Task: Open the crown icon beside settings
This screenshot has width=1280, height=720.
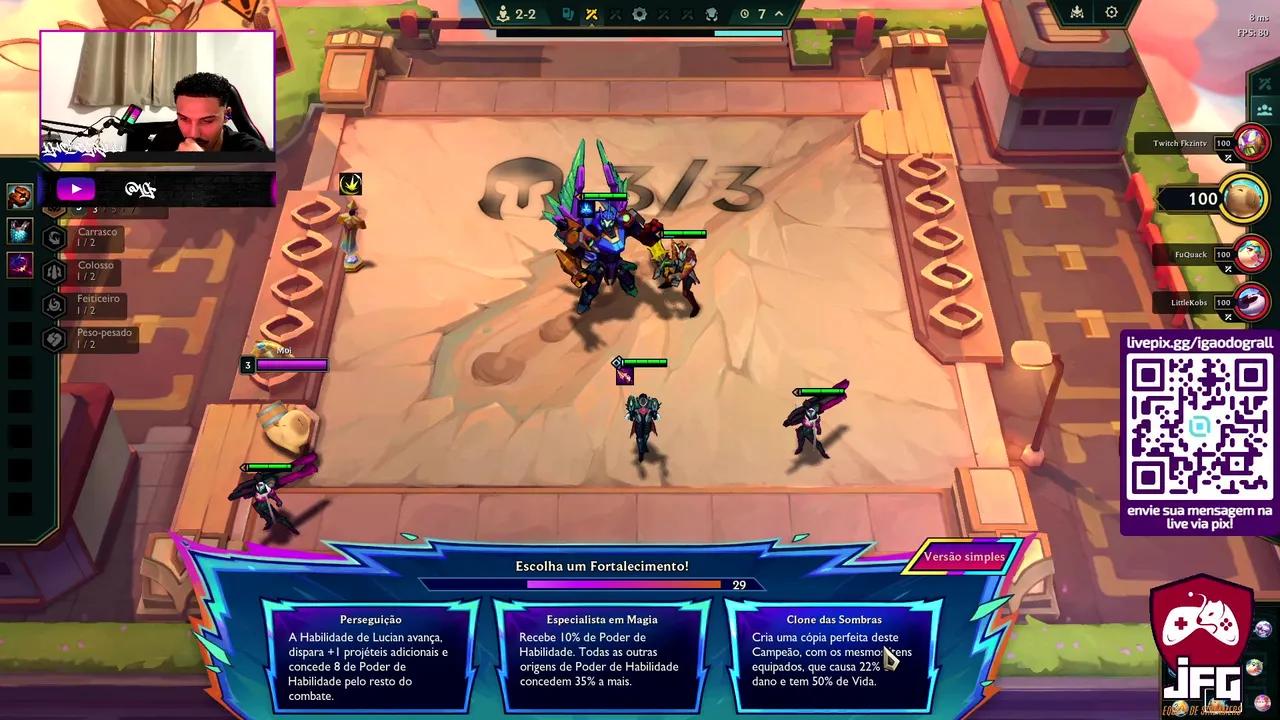Action: (x=1077, y=13)
